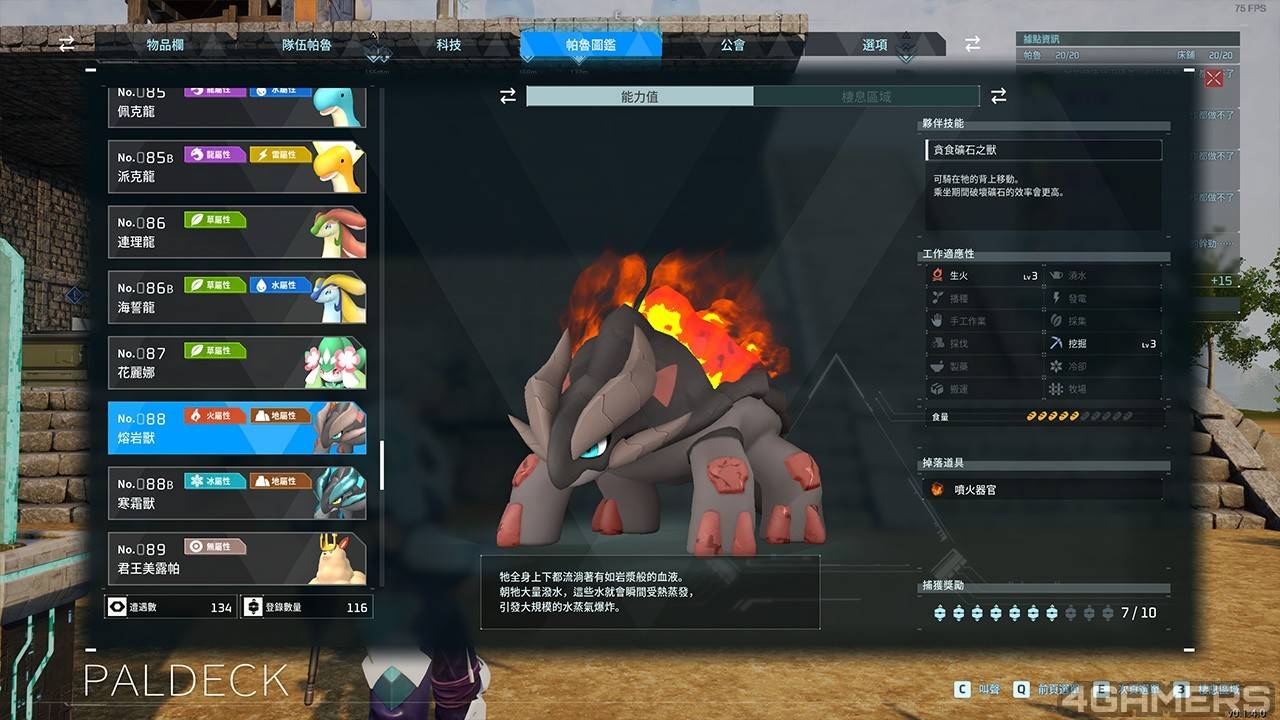Viewport: 1280px width, 720px height.
Task: Switch to the 隊伍帕魯 party tab
Action: pyautogui.click(x=307, y=45)
